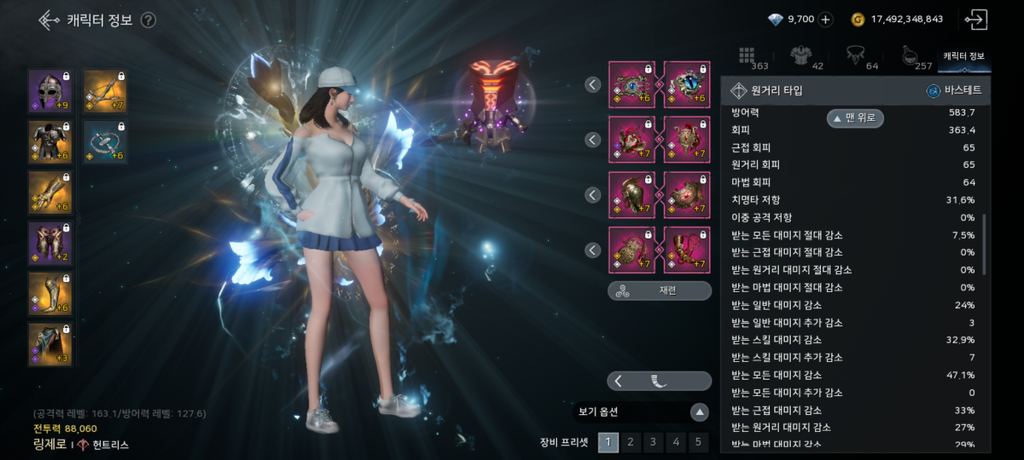Jump to top with 맨 위로 button
Image resolution: width=1024 pixels, height=460 pixels.
(x=856, y=118)
